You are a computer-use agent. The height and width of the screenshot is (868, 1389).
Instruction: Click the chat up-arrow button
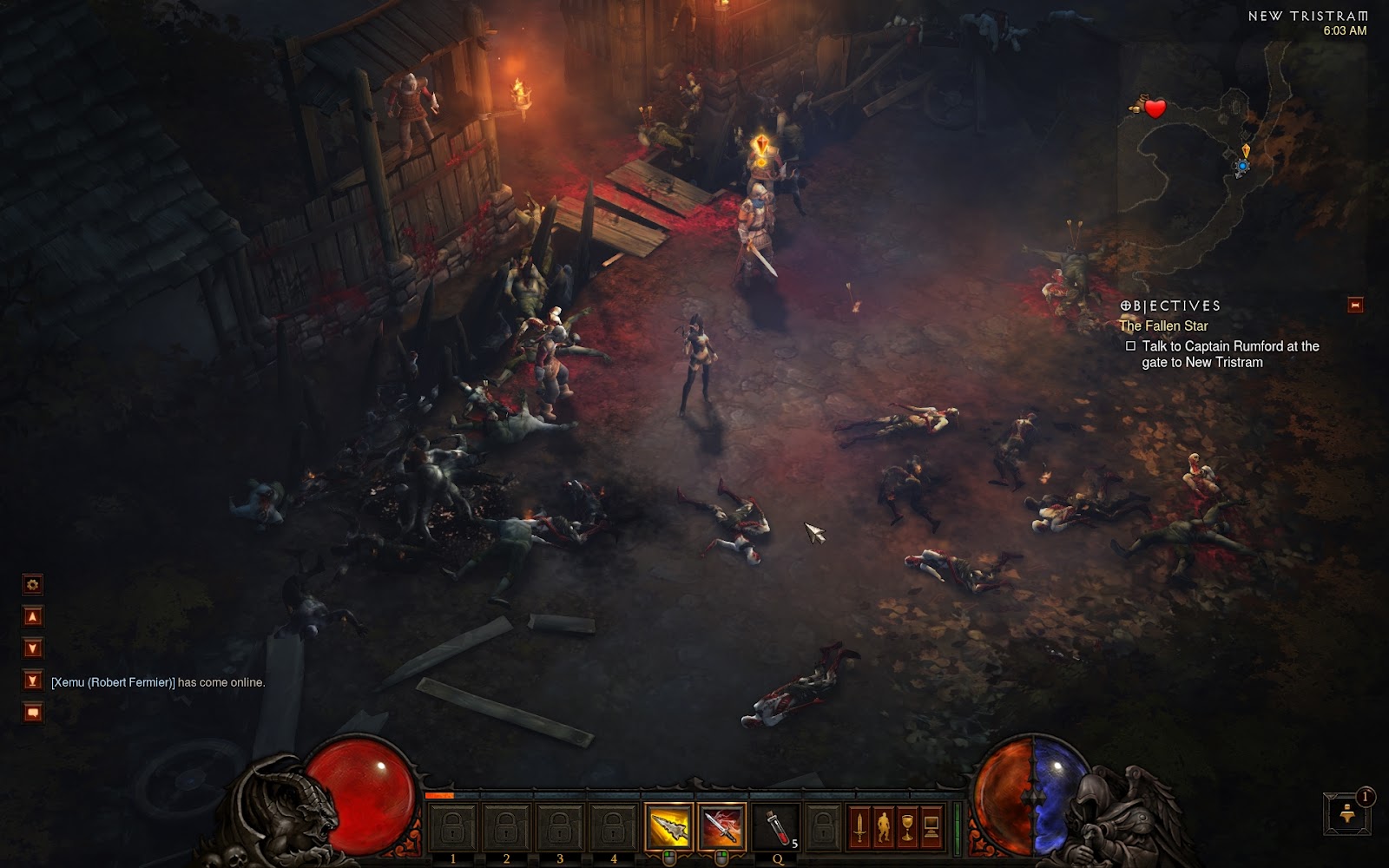point(33,616)
